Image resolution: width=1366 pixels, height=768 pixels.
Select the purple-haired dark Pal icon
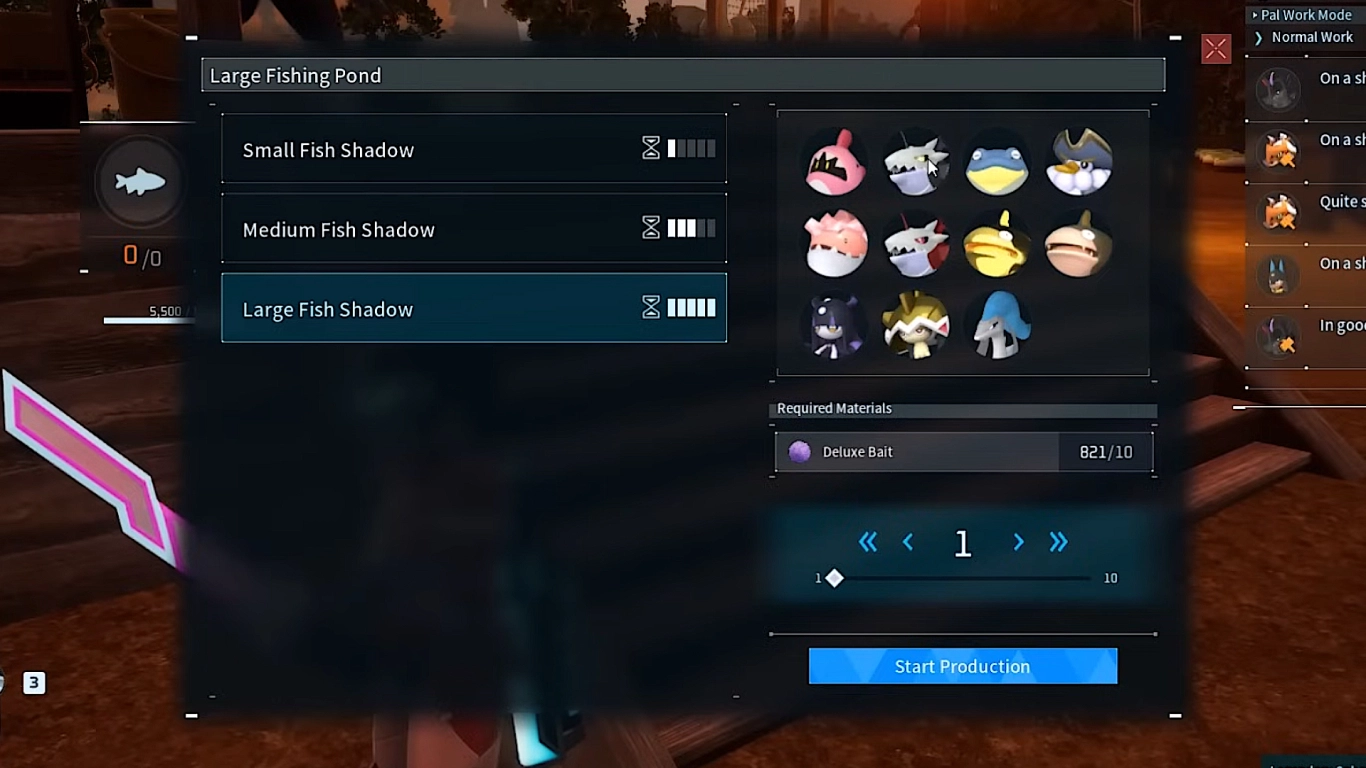point(835,325)
